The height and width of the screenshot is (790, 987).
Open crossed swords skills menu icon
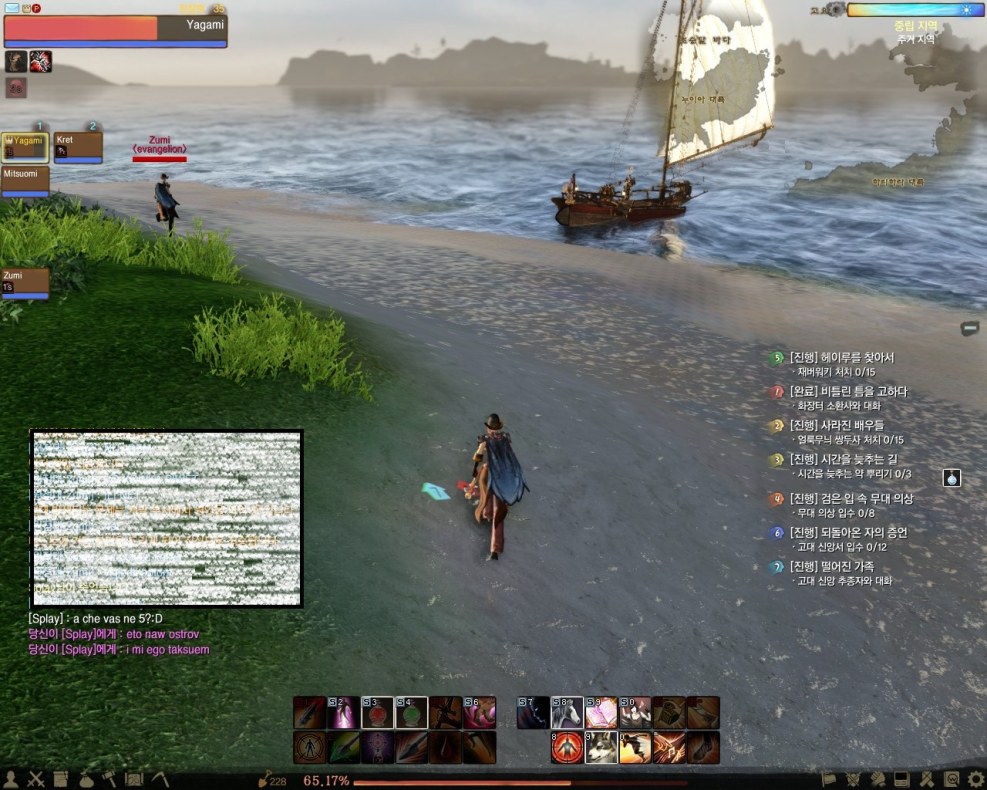(x=36, y=779)
